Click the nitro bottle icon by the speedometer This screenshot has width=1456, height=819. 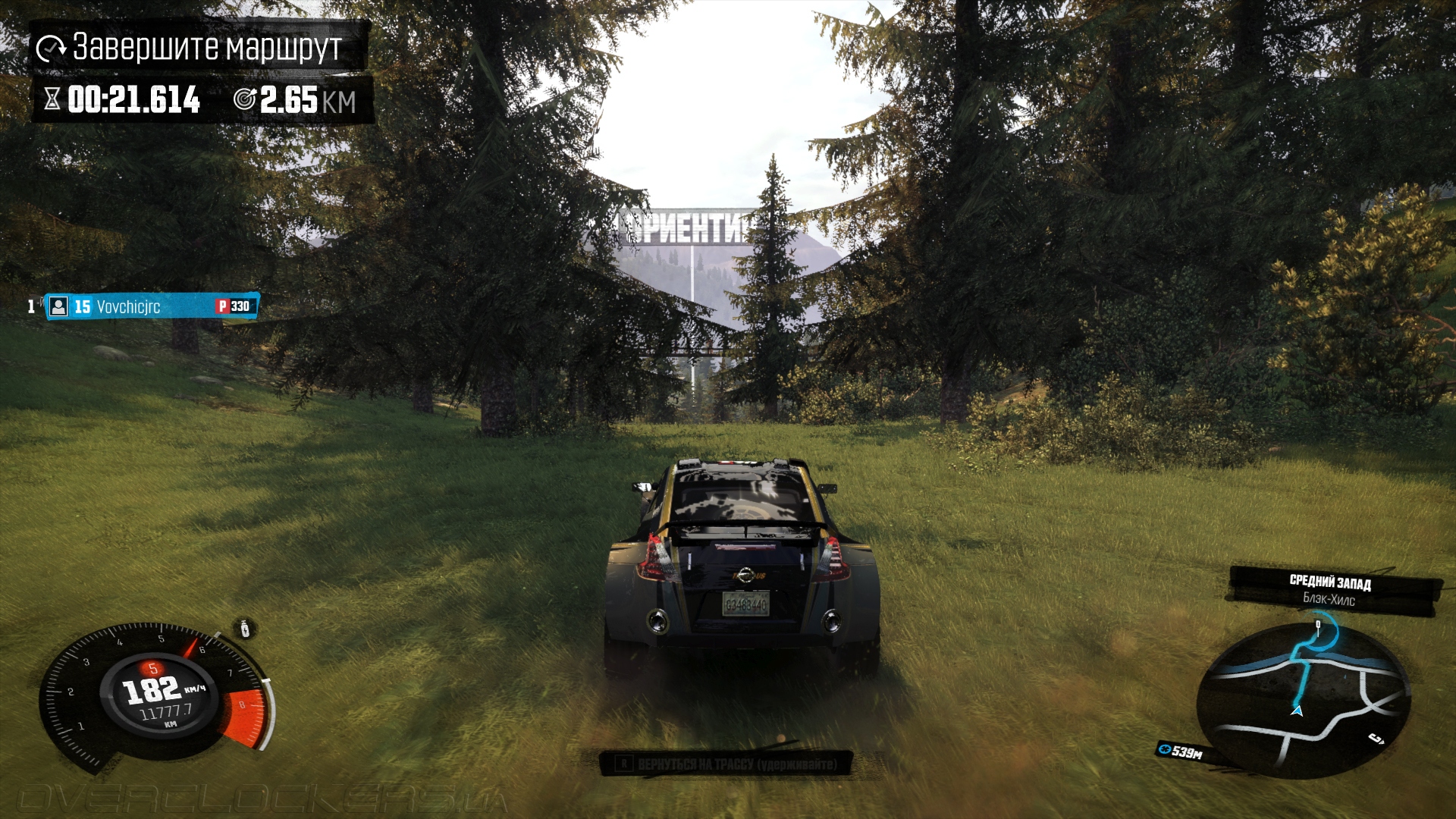click(x=244, y=629)
